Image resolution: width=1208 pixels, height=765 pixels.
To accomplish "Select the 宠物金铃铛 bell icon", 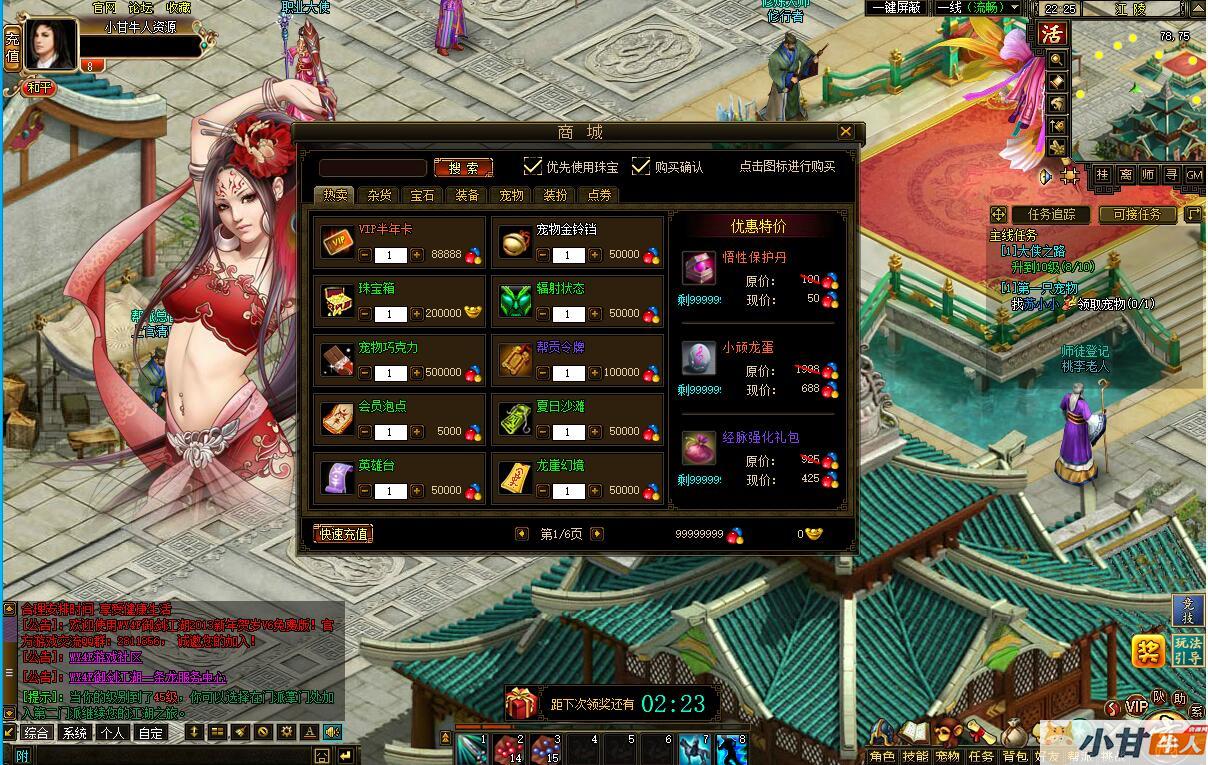I will click(x=515, y=242).
